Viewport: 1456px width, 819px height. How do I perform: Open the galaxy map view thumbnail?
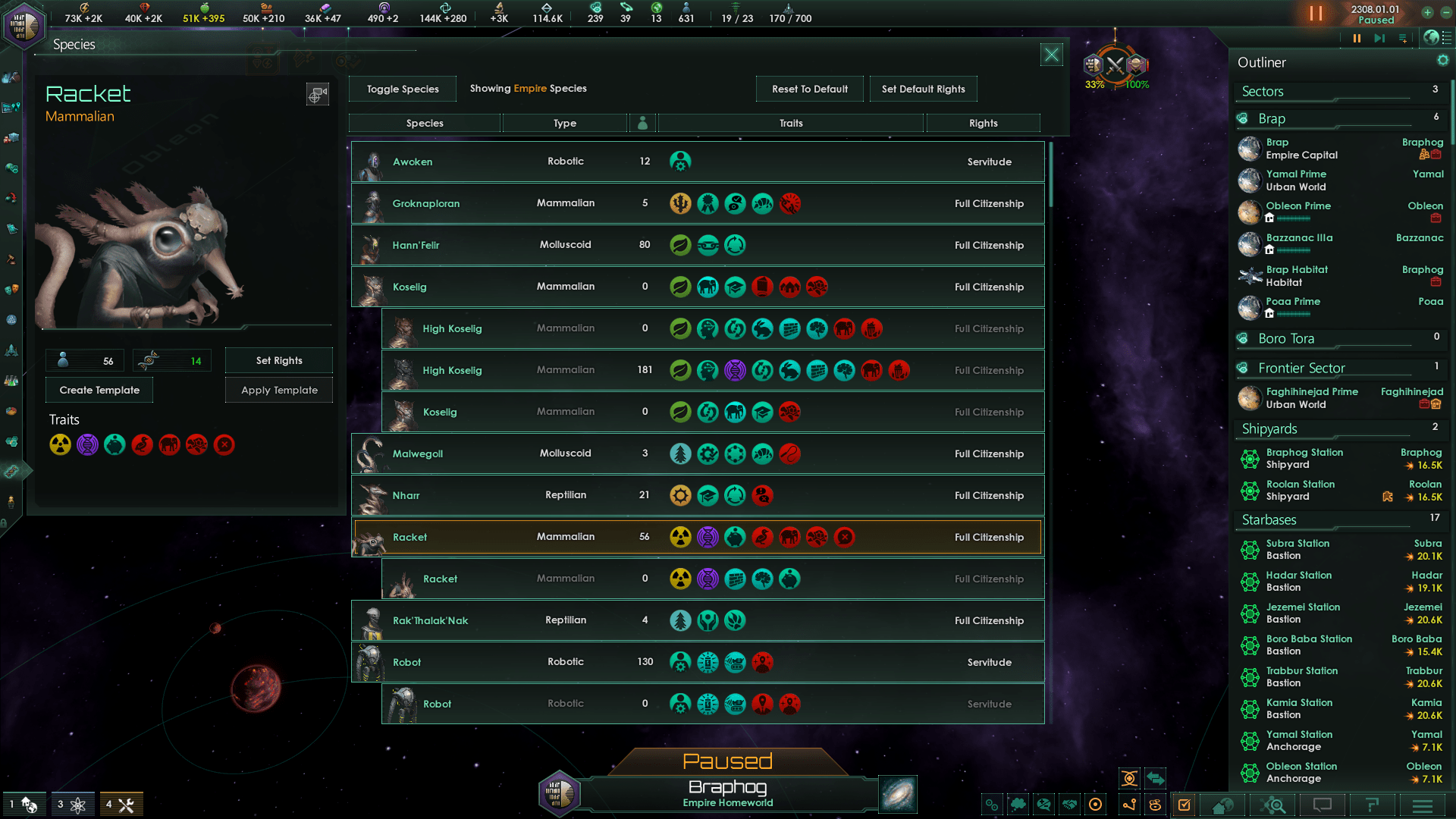pyautogui.click(x=898, y=794)
